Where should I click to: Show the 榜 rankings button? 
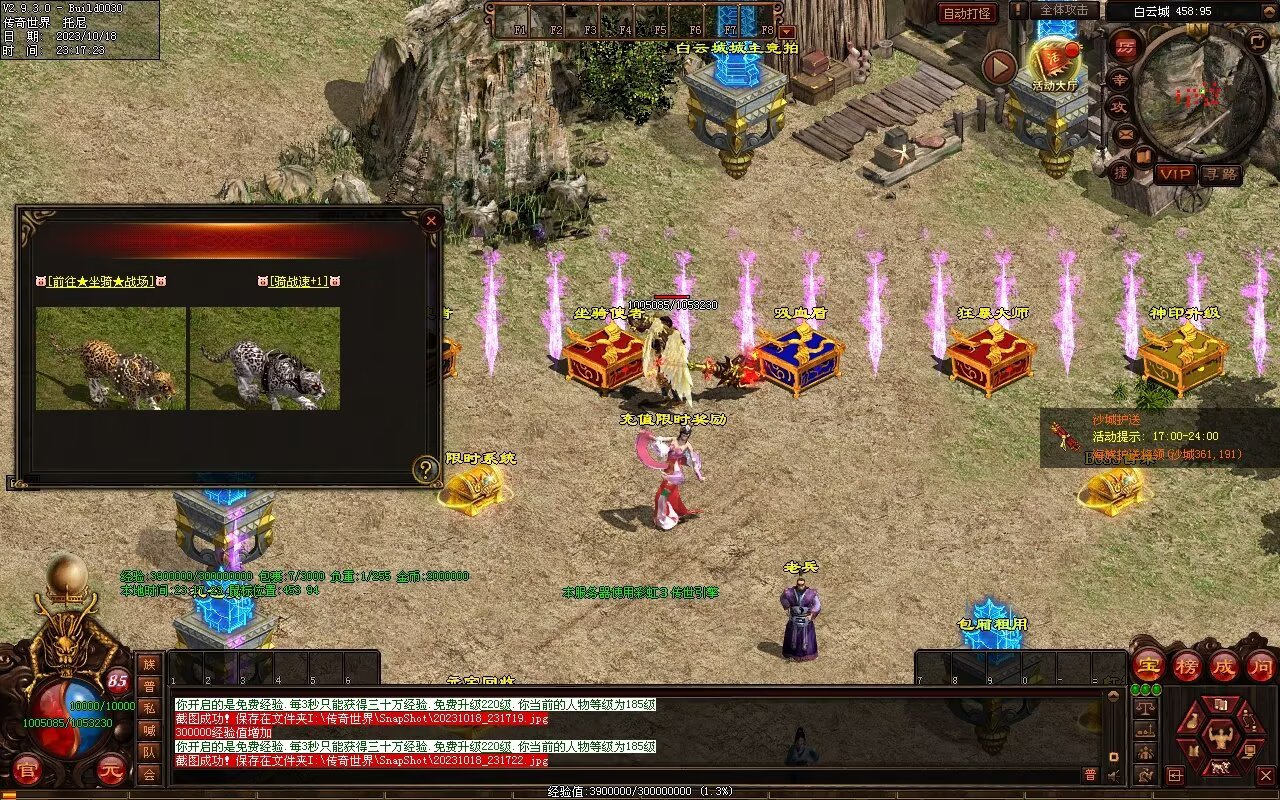[x=1186, y=665]
